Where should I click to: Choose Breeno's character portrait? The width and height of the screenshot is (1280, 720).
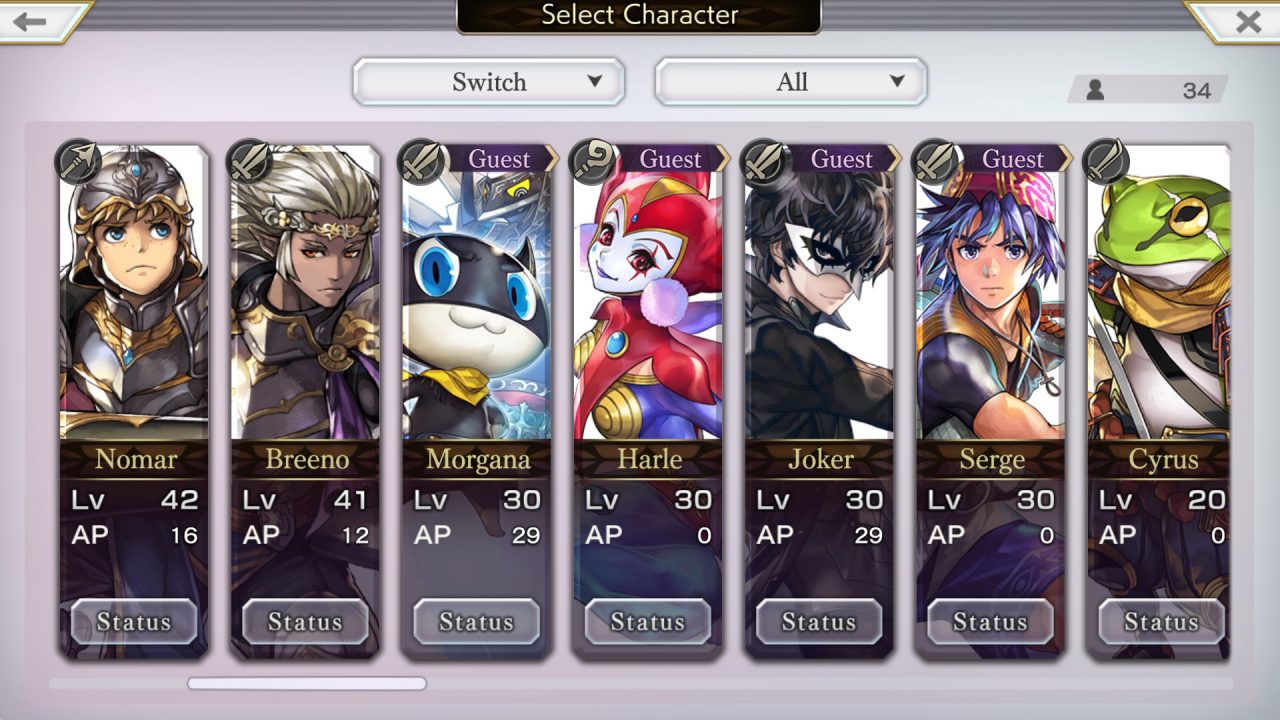point(305,300)
